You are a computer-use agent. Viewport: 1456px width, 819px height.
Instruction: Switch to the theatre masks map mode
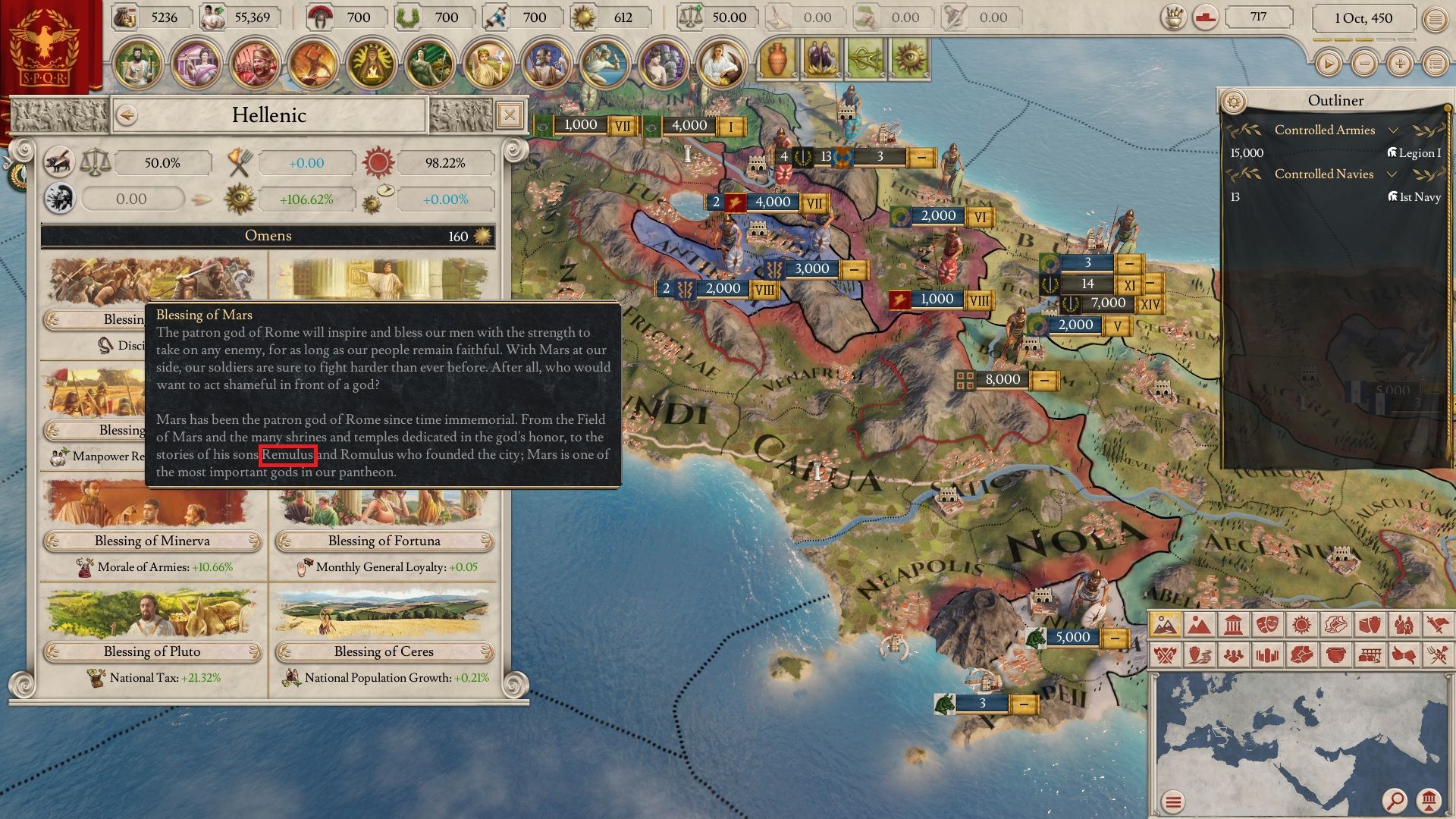[x=1267, y=625]
